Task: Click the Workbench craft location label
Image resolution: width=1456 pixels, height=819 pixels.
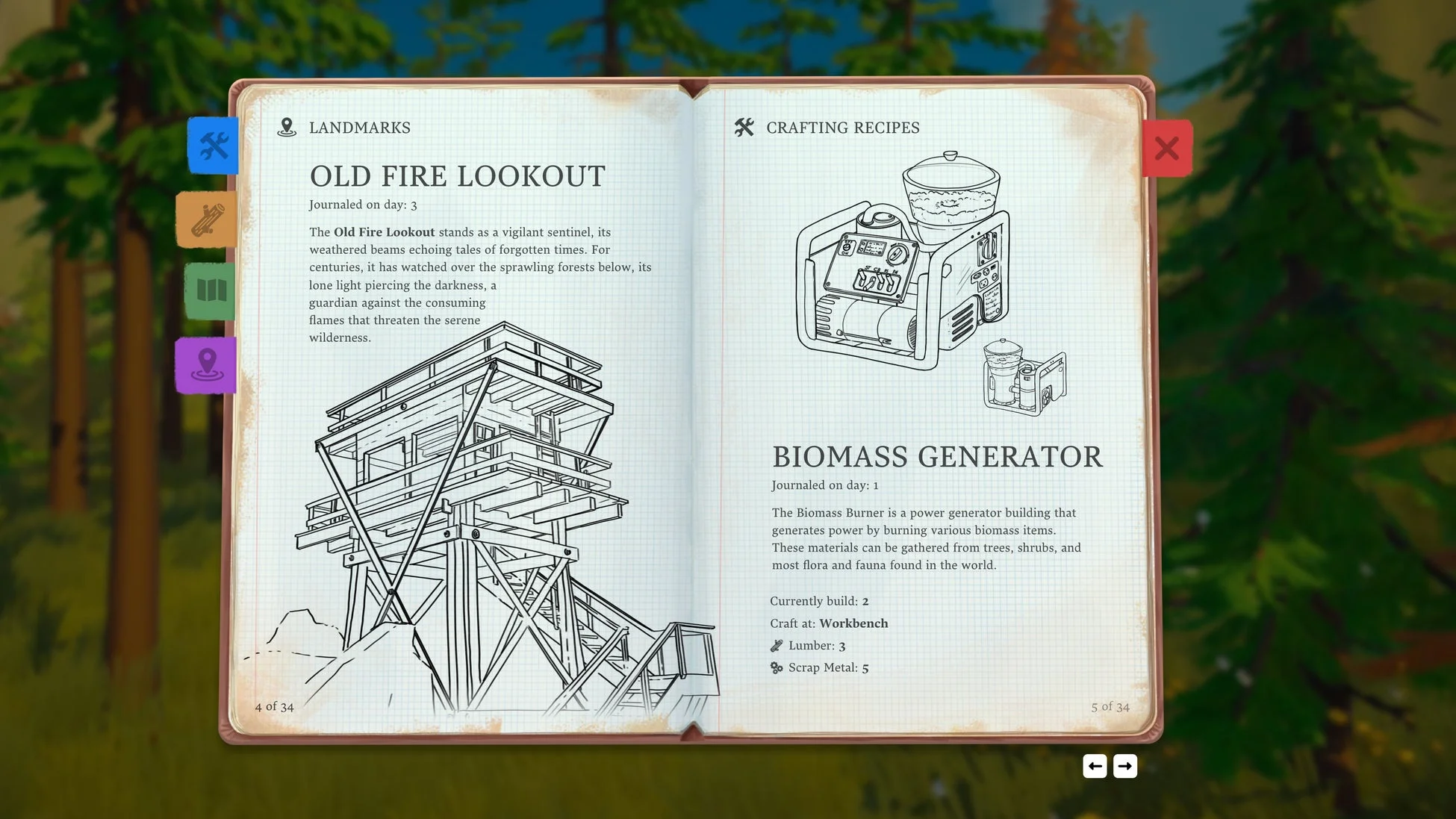Action: pos(853,623)
